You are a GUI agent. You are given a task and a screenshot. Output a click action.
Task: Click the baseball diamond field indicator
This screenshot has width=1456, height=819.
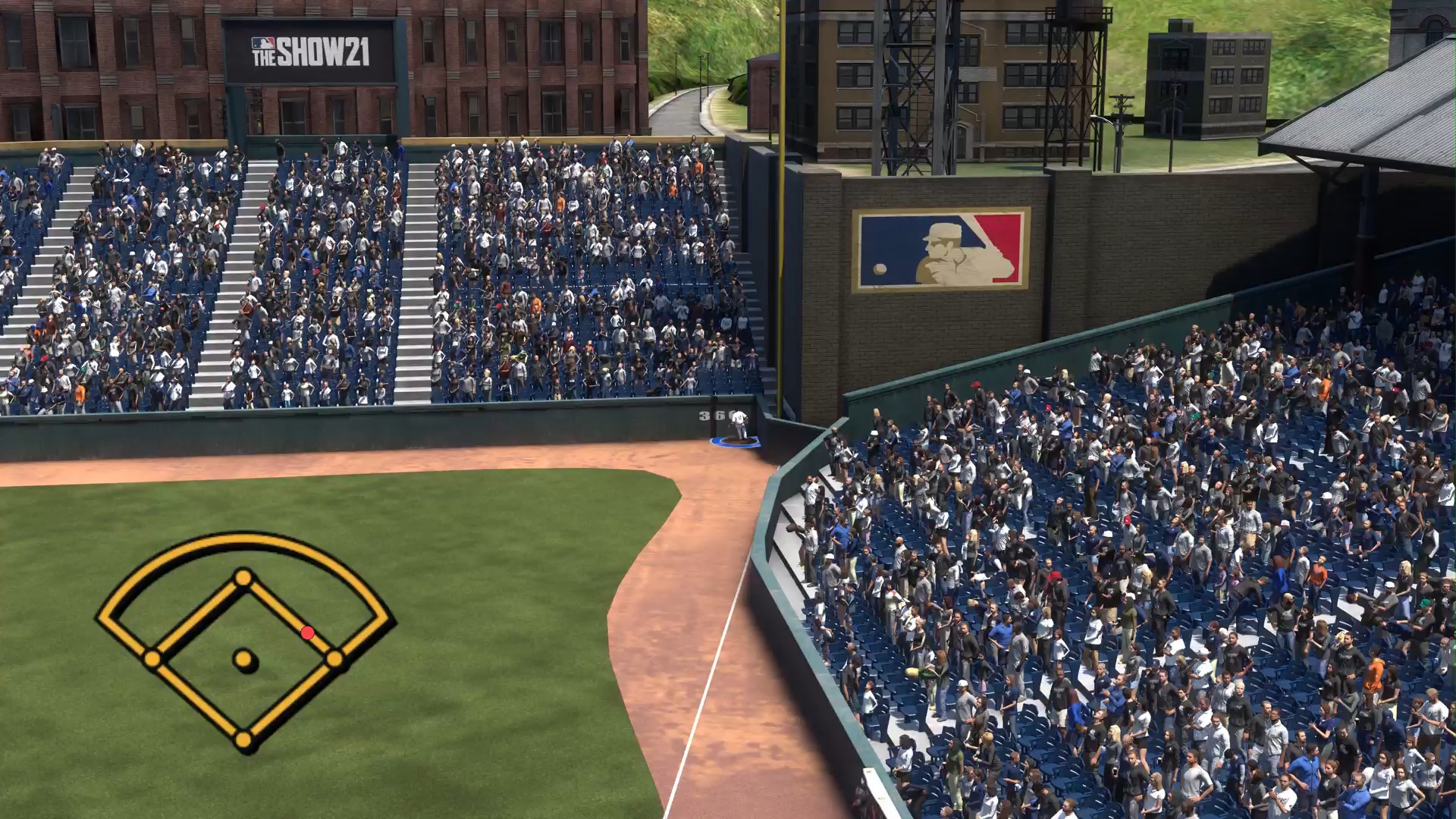(244, 642)
